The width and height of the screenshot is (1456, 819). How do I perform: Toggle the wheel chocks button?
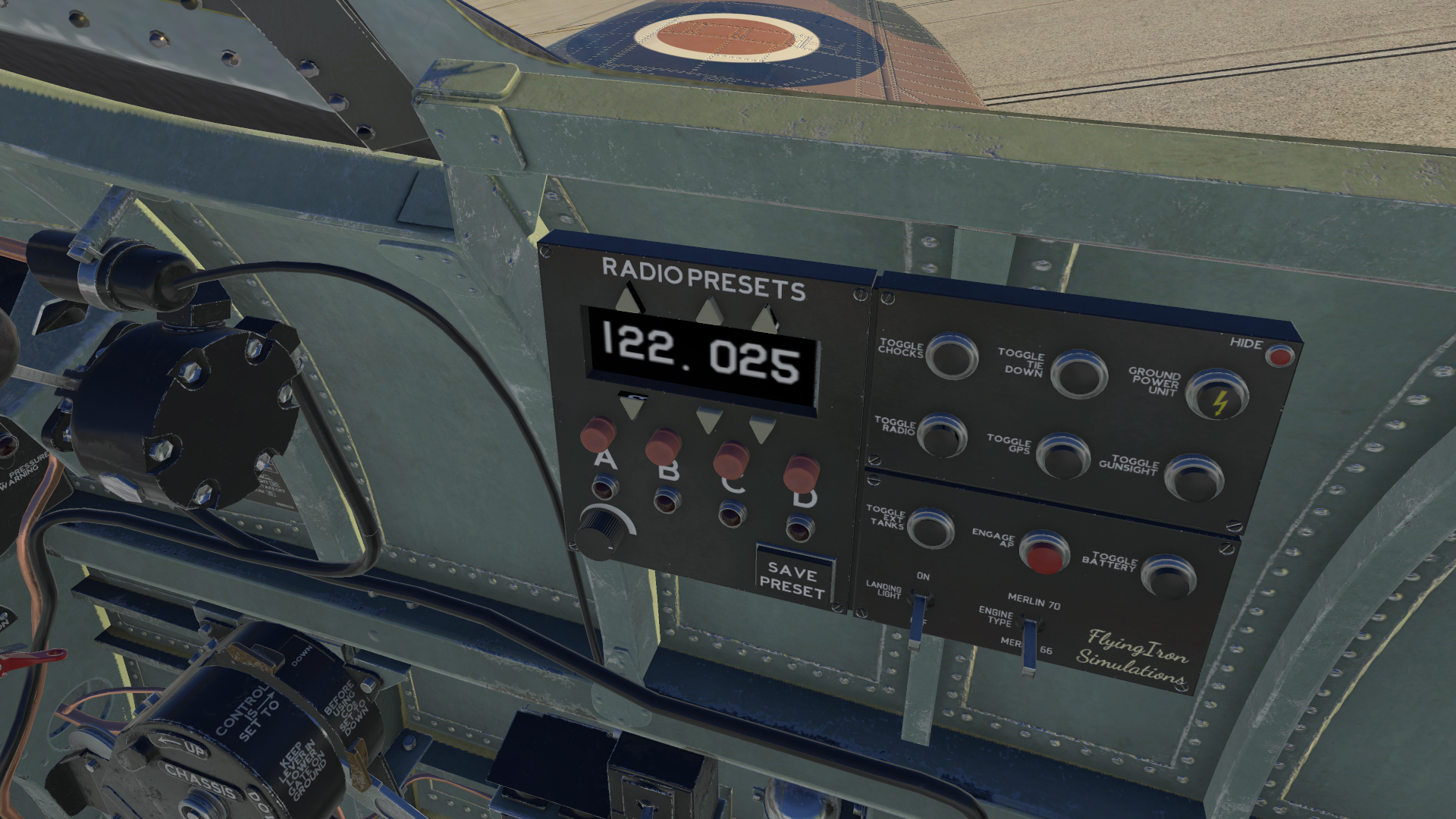tap(952, 356)
